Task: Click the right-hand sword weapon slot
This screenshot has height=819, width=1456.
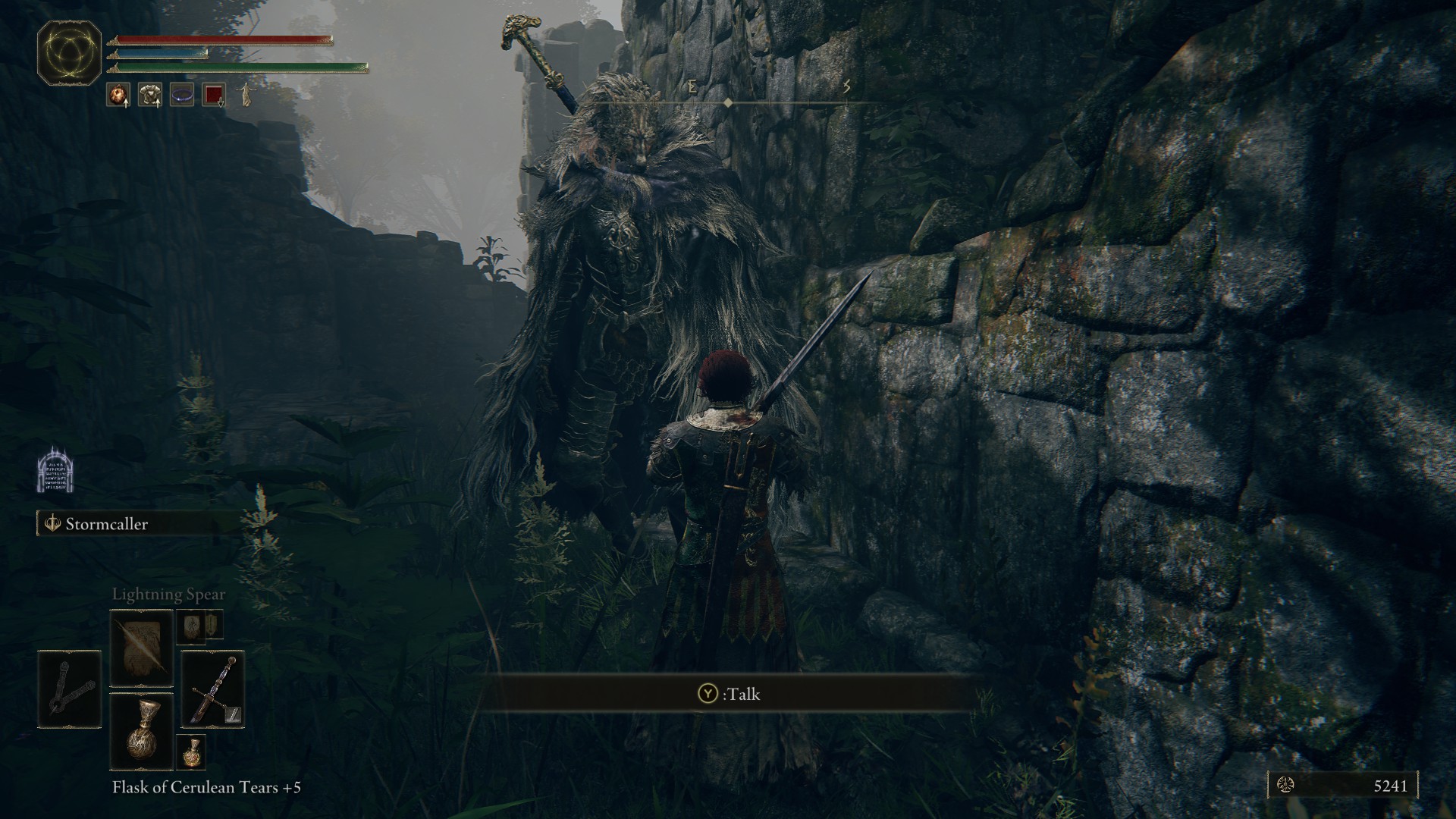Action: tap(212, 689)
